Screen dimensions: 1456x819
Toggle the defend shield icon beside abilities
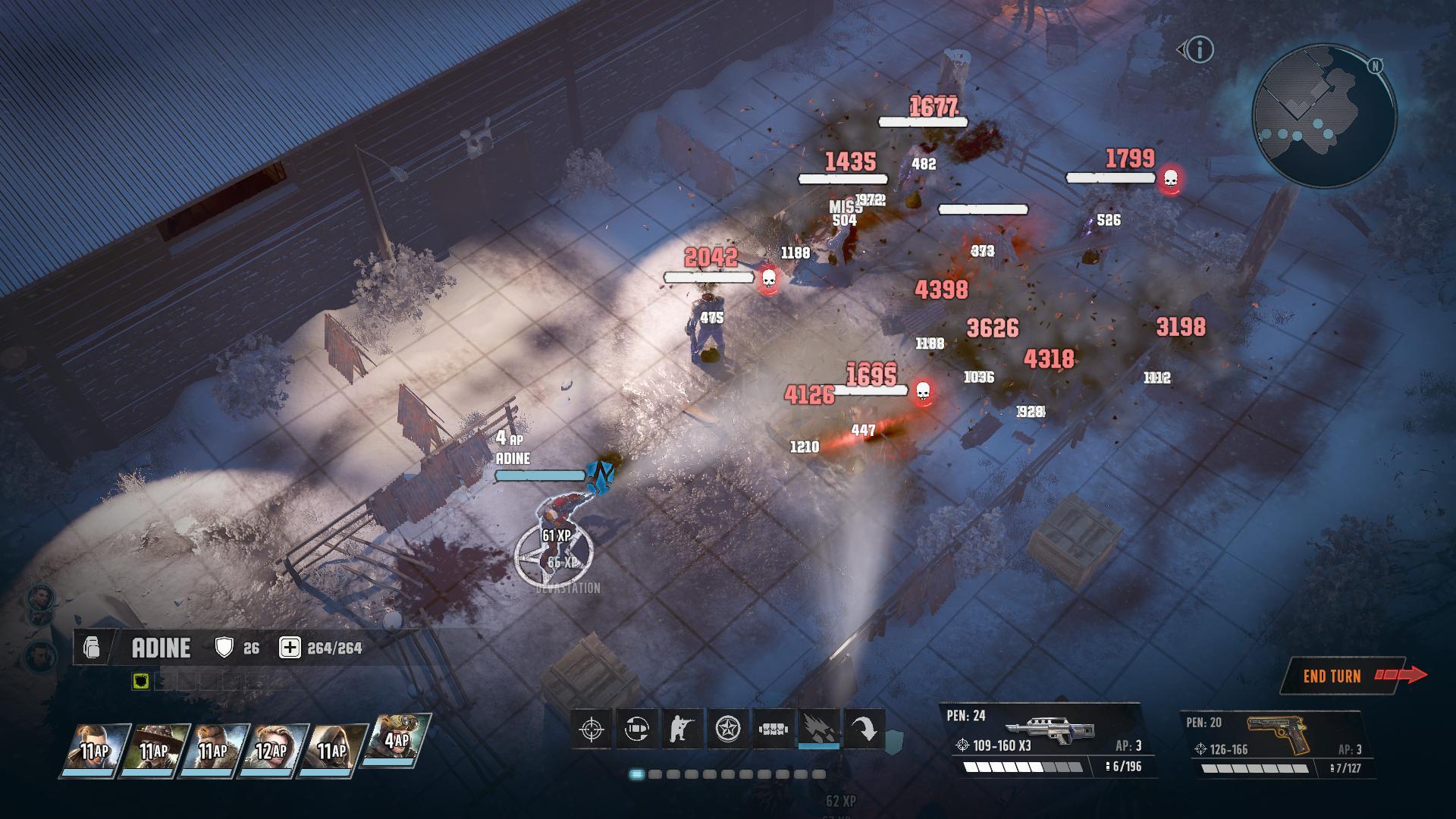(x=895, y=739)
